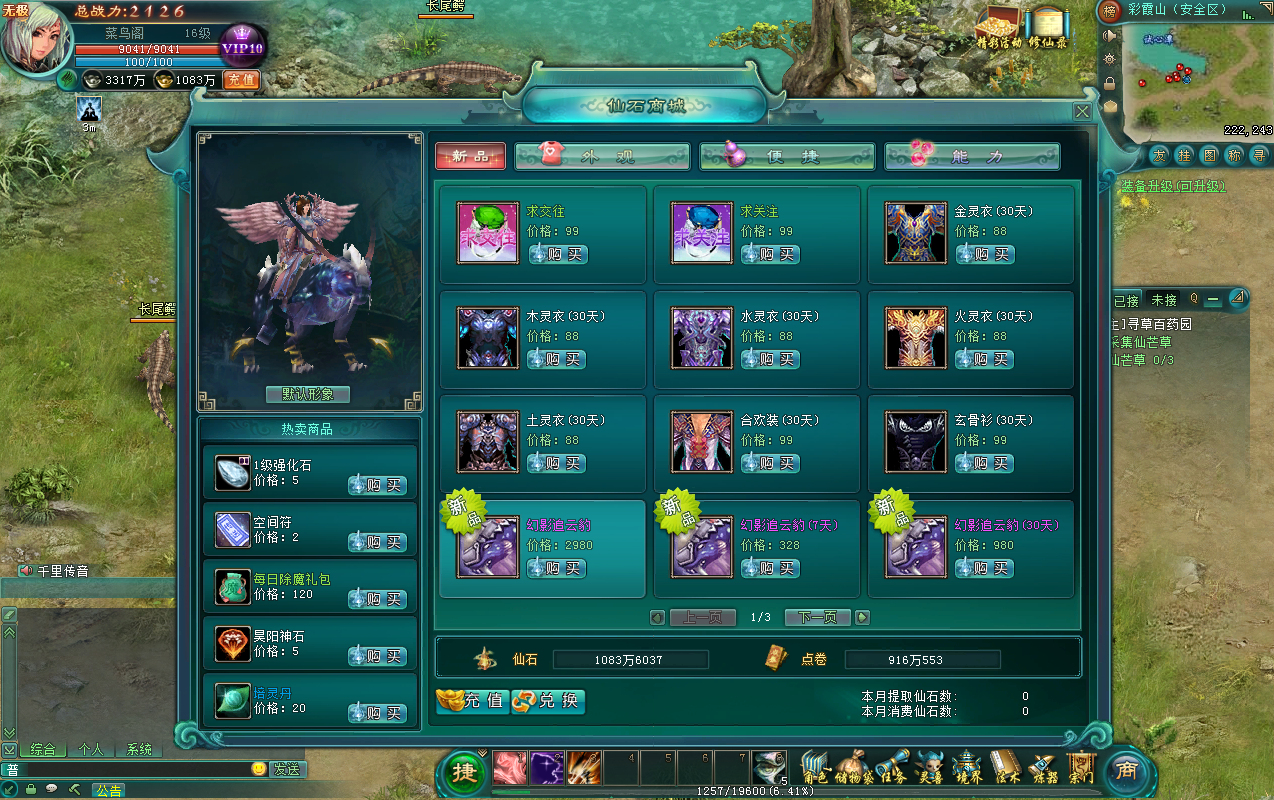The width and height of the screenshot is (1274, 800).
Task: Purchase the 求交往 item
Action: click(x=557, y=254)
